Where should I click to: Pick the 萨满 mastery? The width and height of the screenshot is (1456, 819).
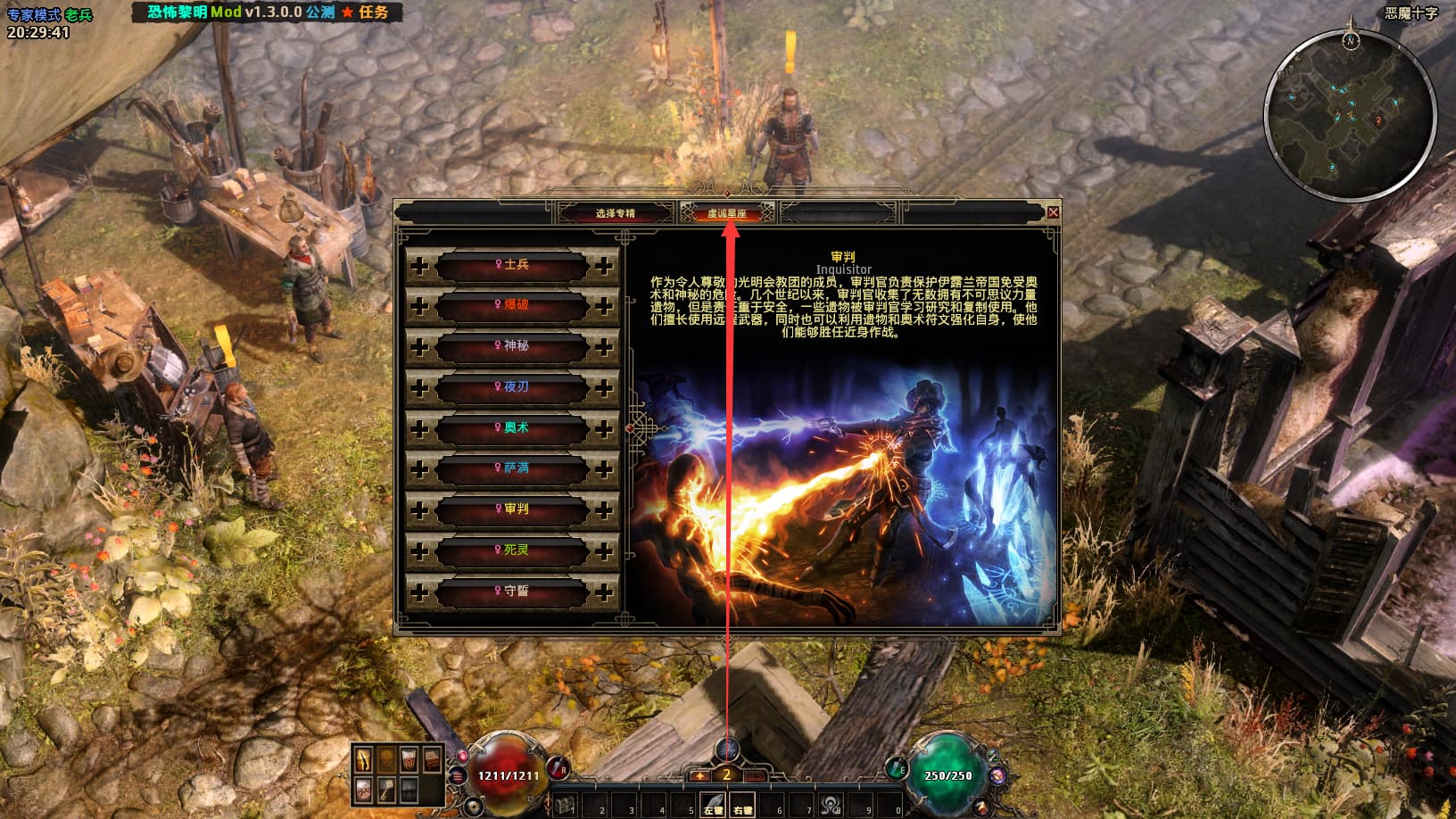[x=512, y=468]
